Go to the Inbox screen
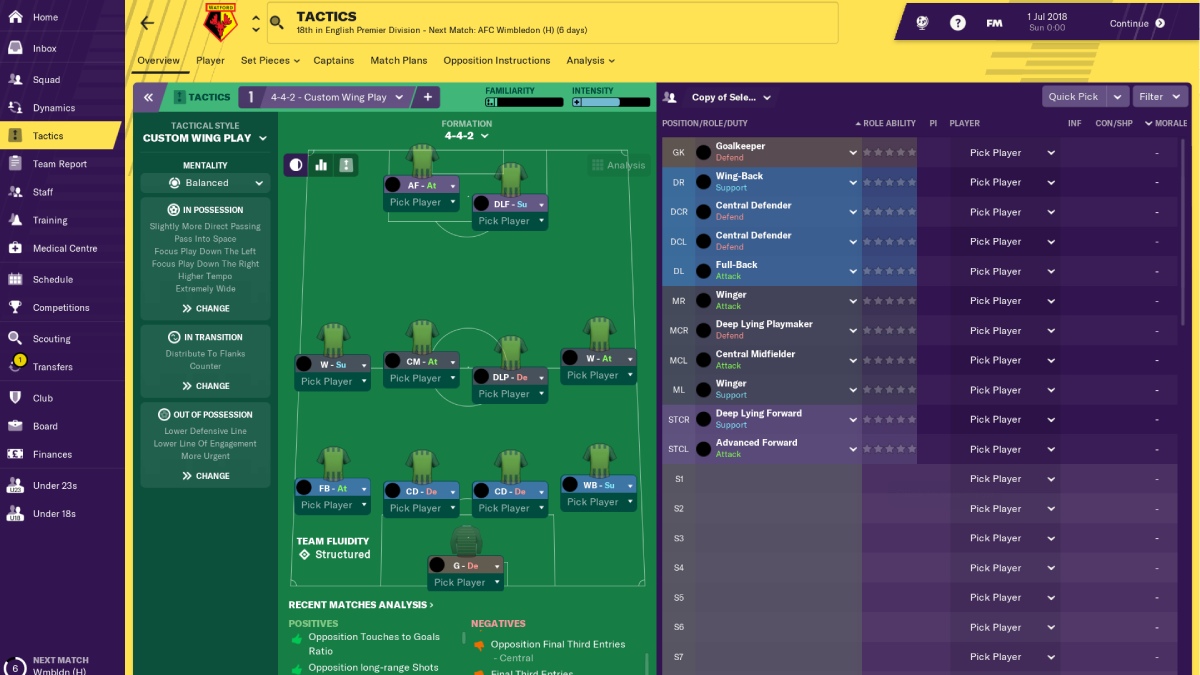Image resolution: width=1200 pixels, height=675 pixels. click(x=44, y=48)
